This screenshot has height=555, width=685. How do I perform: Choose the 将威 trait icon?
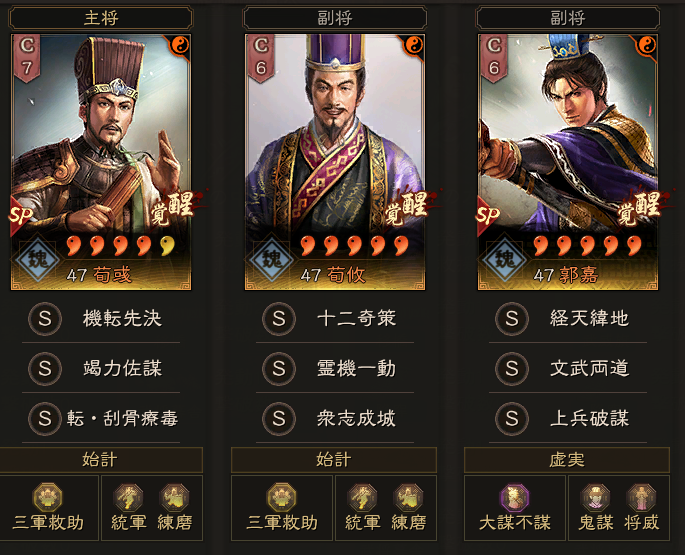[x=640, y=507]
